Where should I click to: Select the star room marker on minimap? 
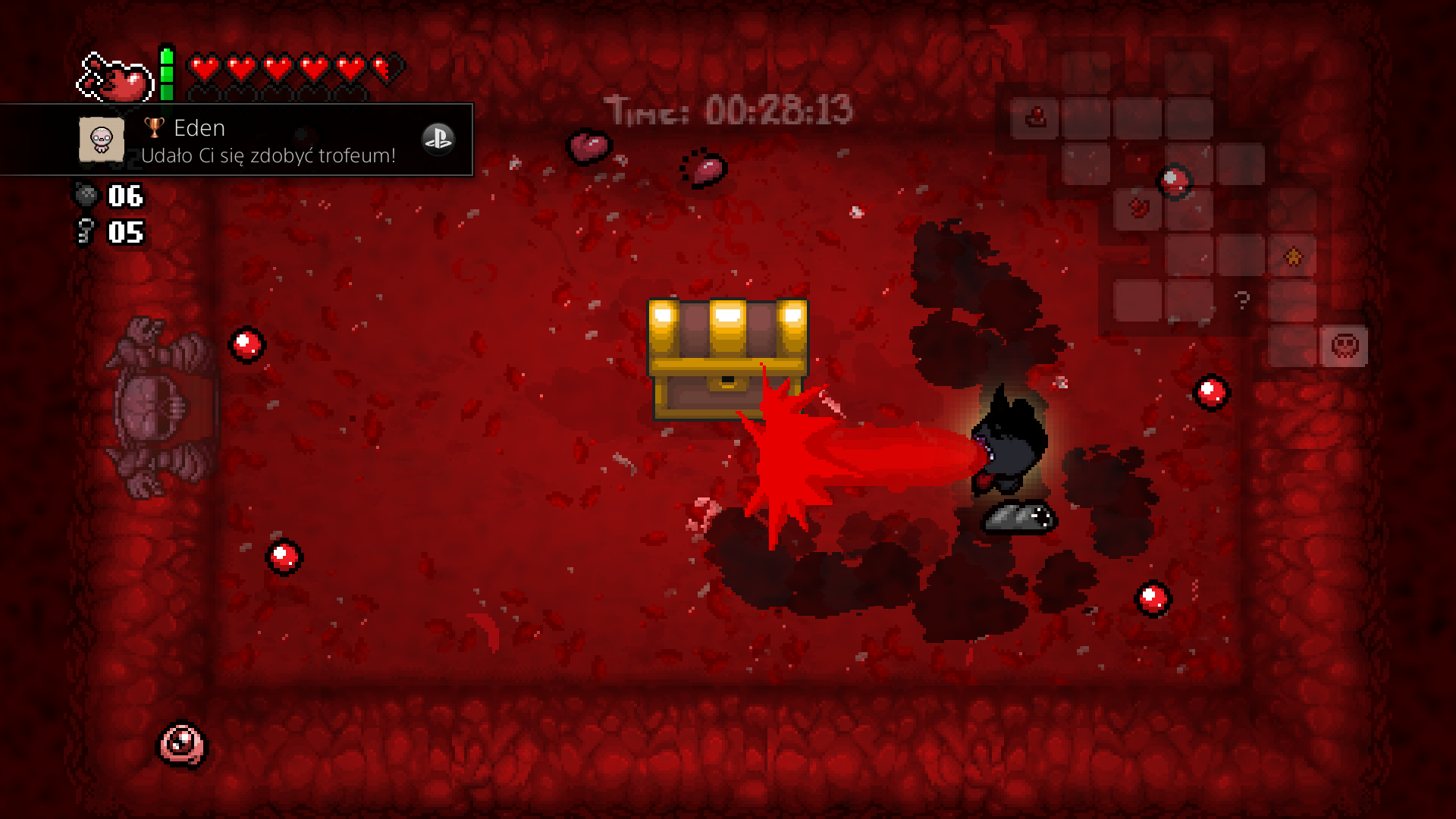point(1293,257)
